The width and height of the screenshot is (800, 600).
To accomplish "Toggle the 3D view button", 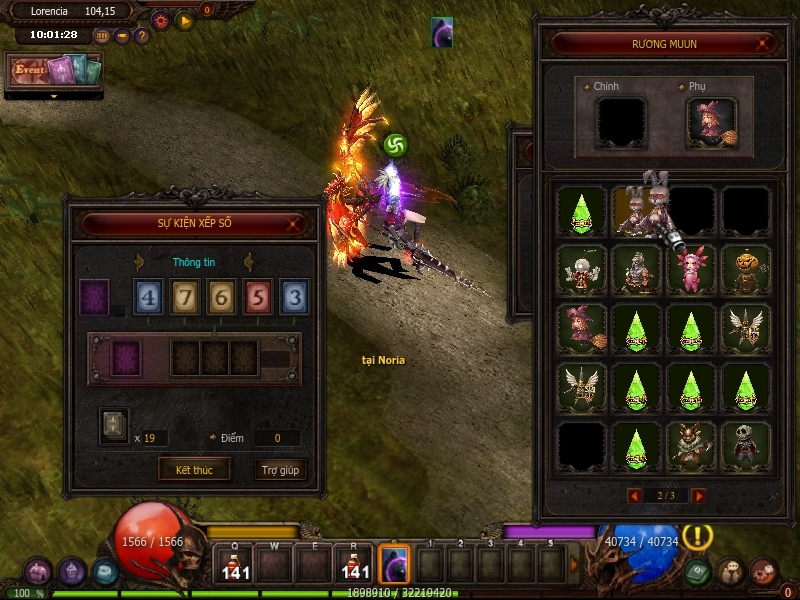I will click(x=102, y=36).
